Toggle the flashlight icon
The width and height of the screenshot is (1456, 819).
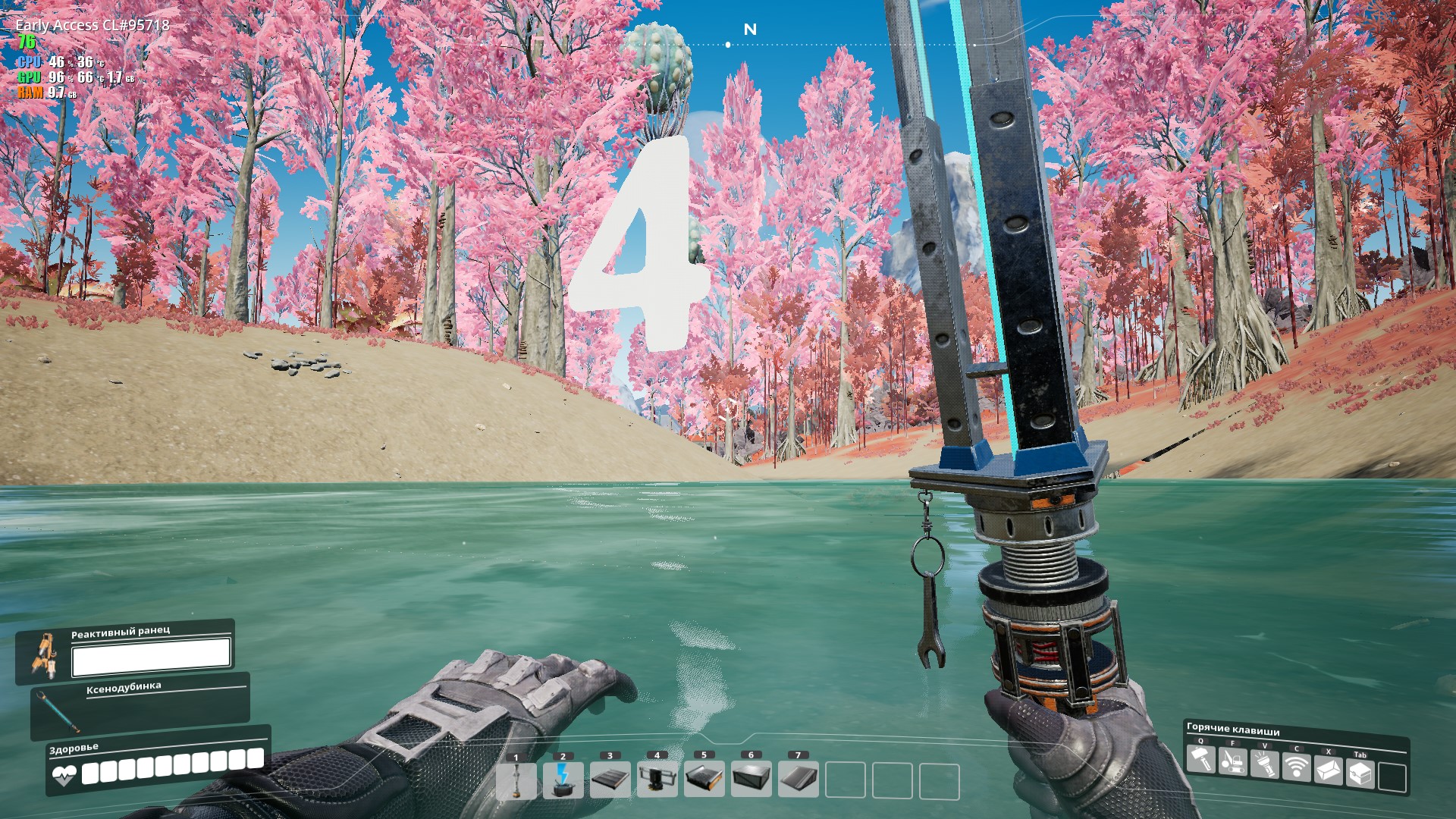coord(1264,764)
